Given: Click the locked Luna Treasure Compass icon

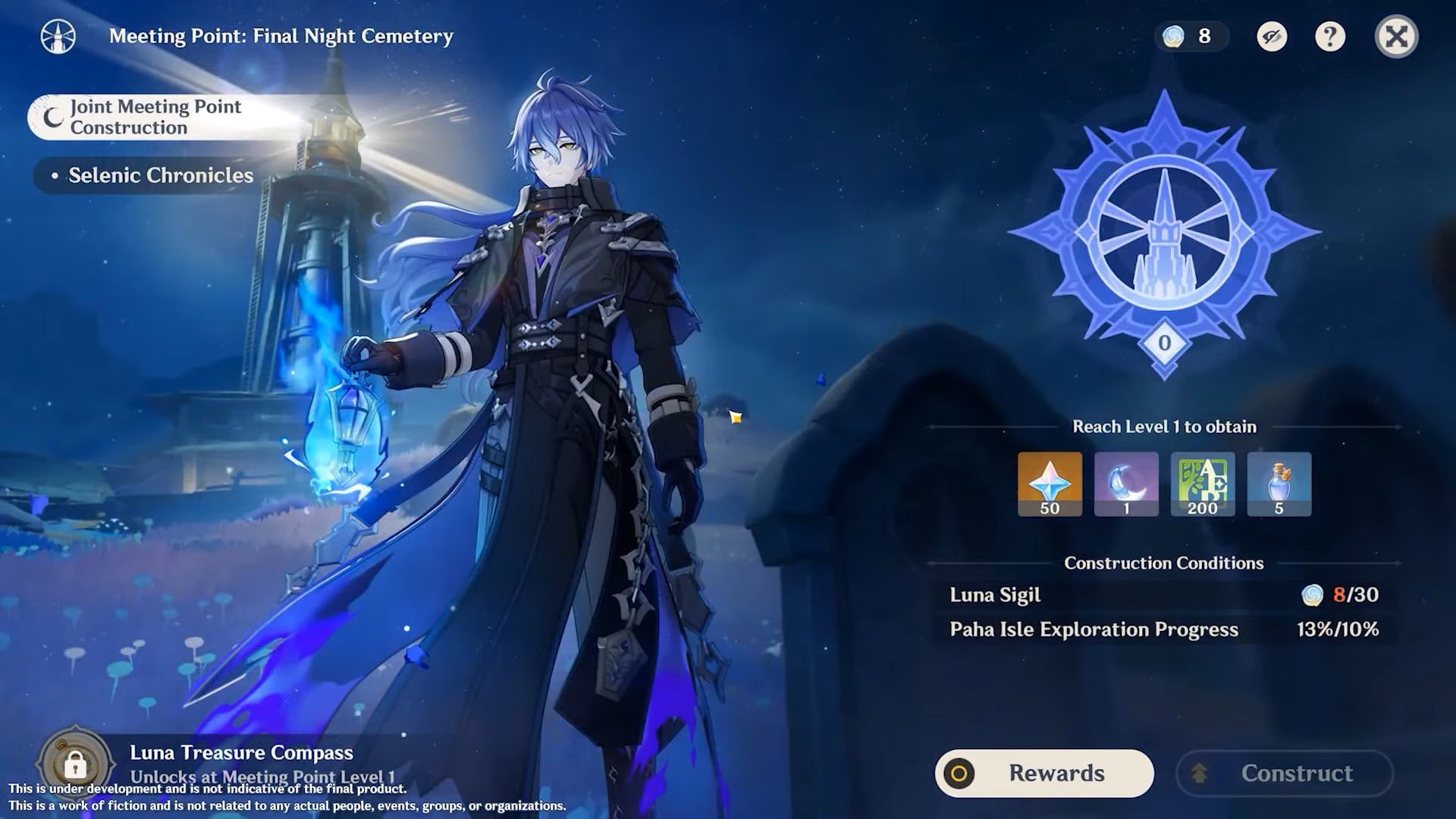Looking at the screenshot, I should [74, 763].
